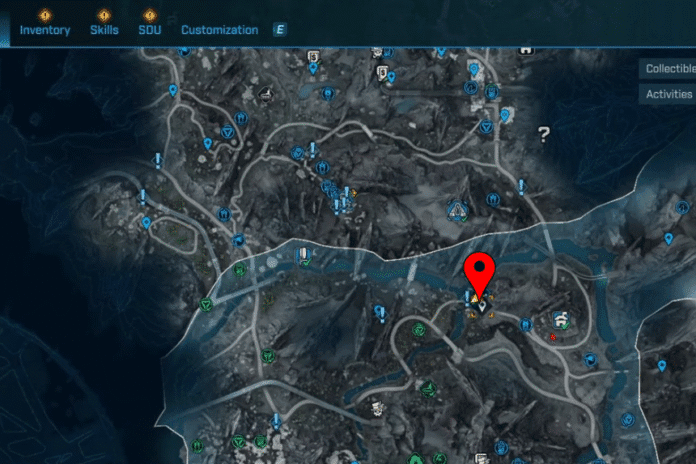Open the SDU tab

pos(150,29)
